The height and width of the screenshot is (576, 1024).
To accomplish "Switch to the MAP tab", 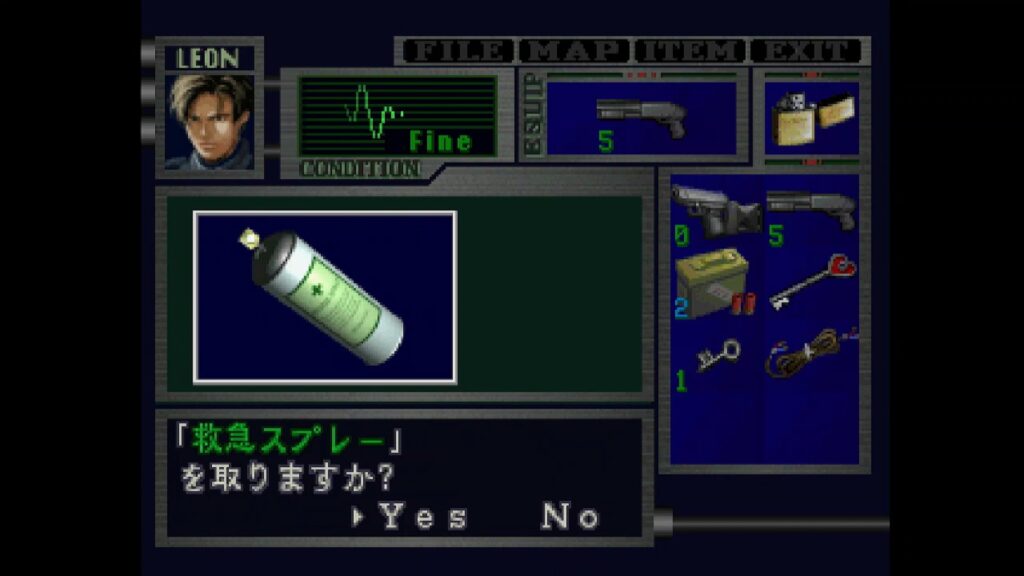I will point(575,51).
